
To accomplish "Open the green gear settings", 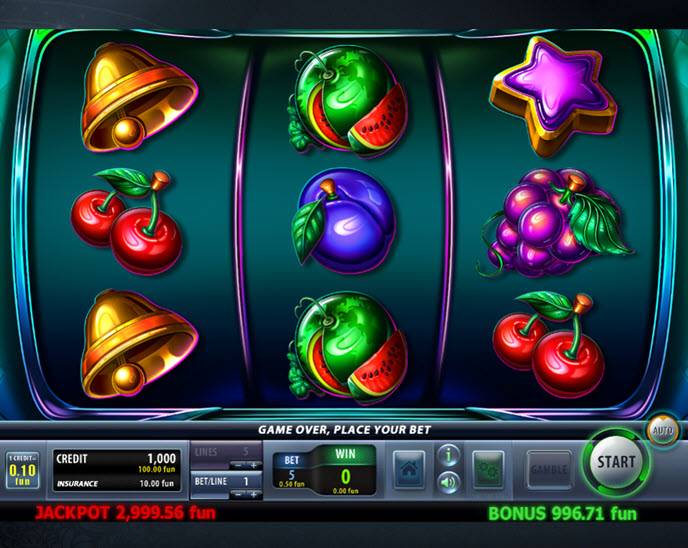I will [x=489, y=470].
